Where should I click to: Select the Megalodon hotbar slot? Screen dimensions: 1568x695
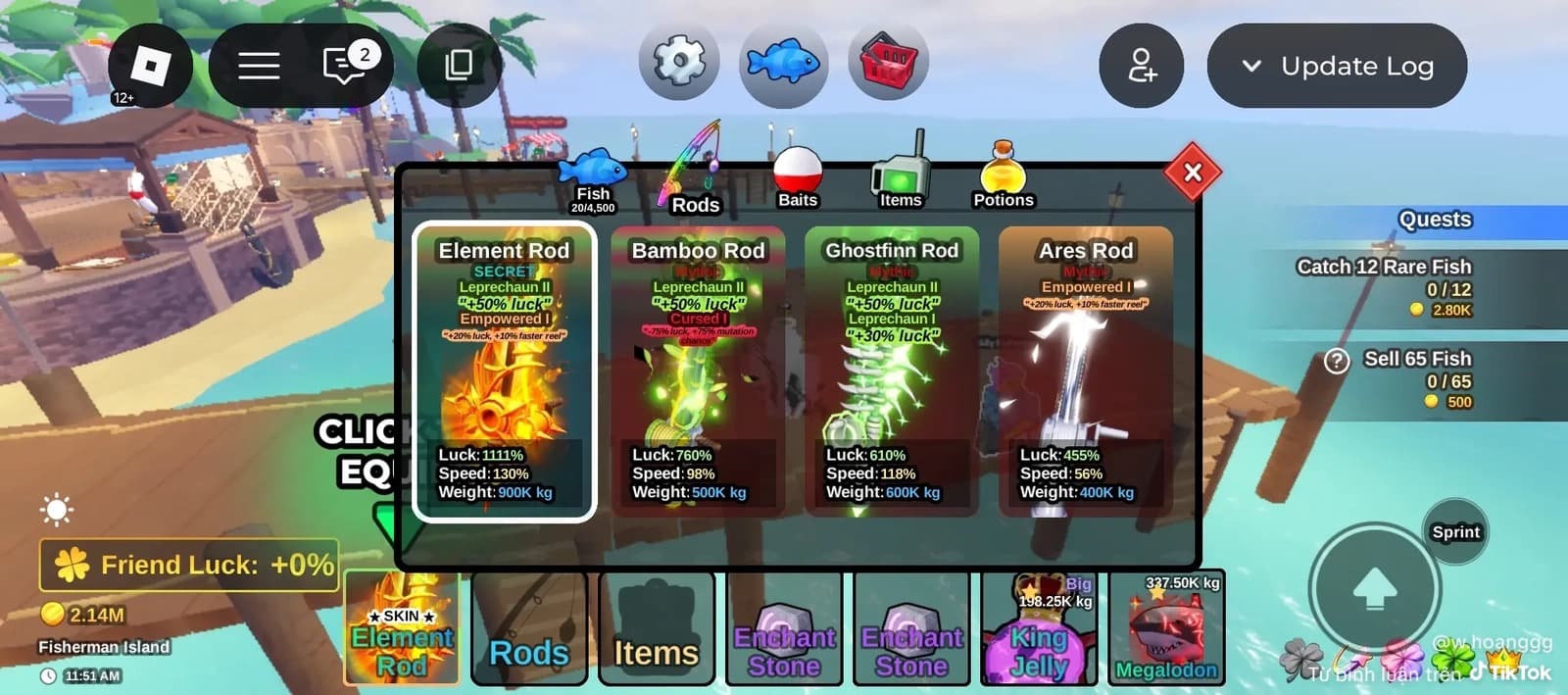(x=1166, y=627)
